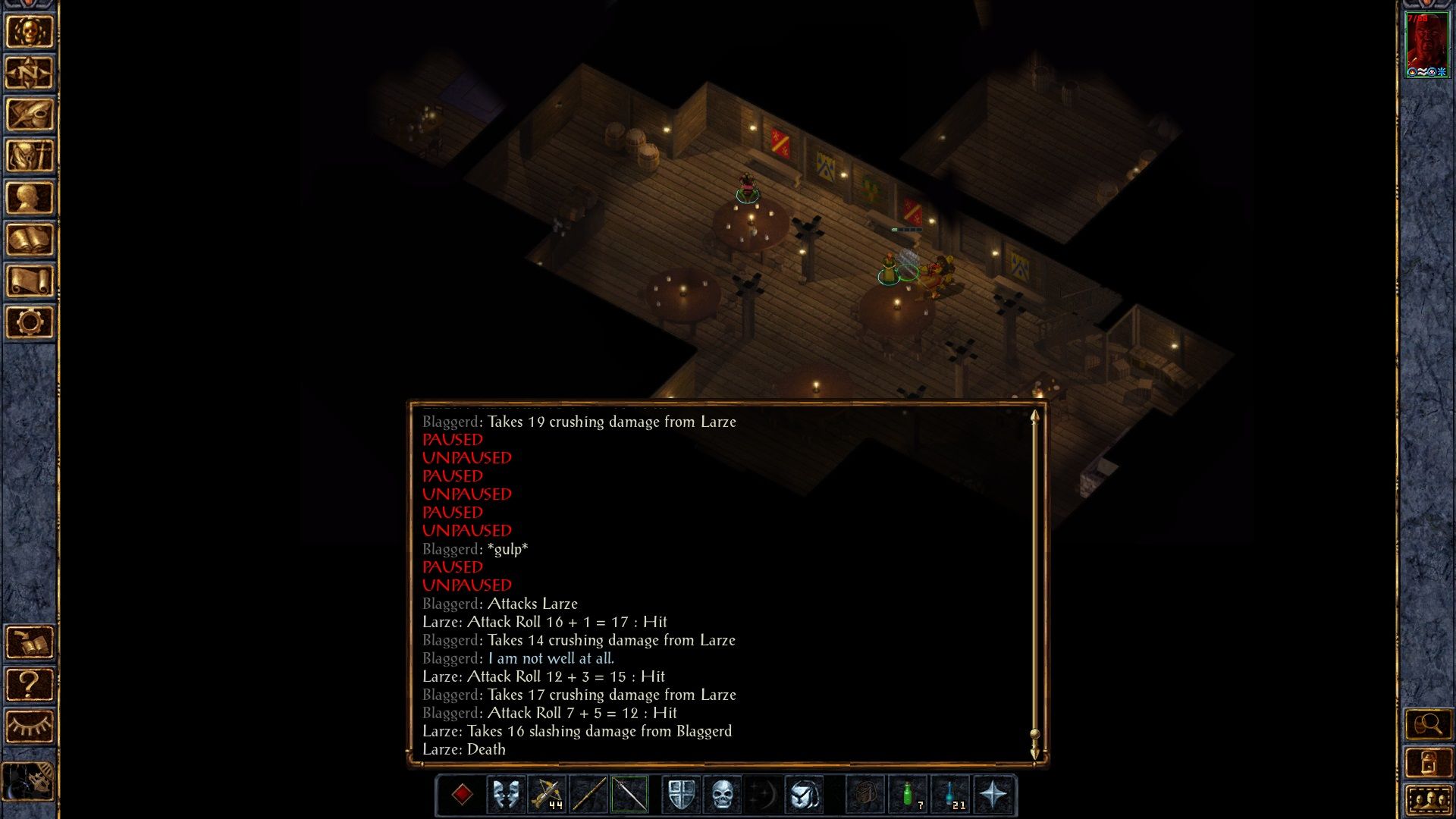Select the red character portrait
This screenshot has width=1456, height=819.
tap(1426, 44)
